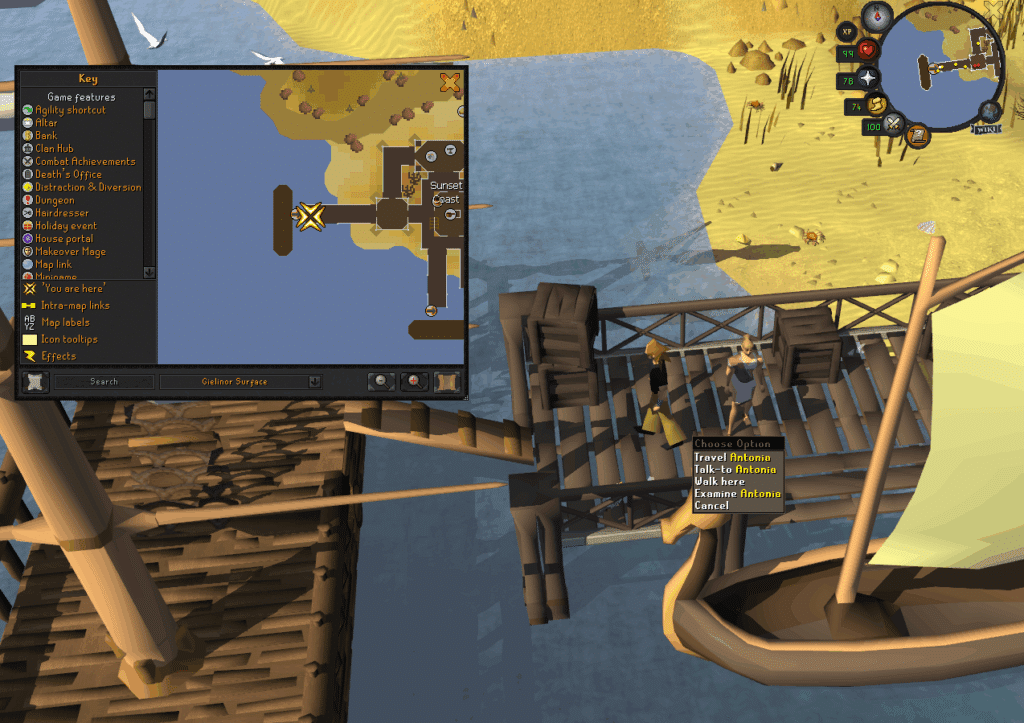Viewport: 1024px width, 723px height.
Task: Click the compass above the minimap
Action: (x=879, y=14)
